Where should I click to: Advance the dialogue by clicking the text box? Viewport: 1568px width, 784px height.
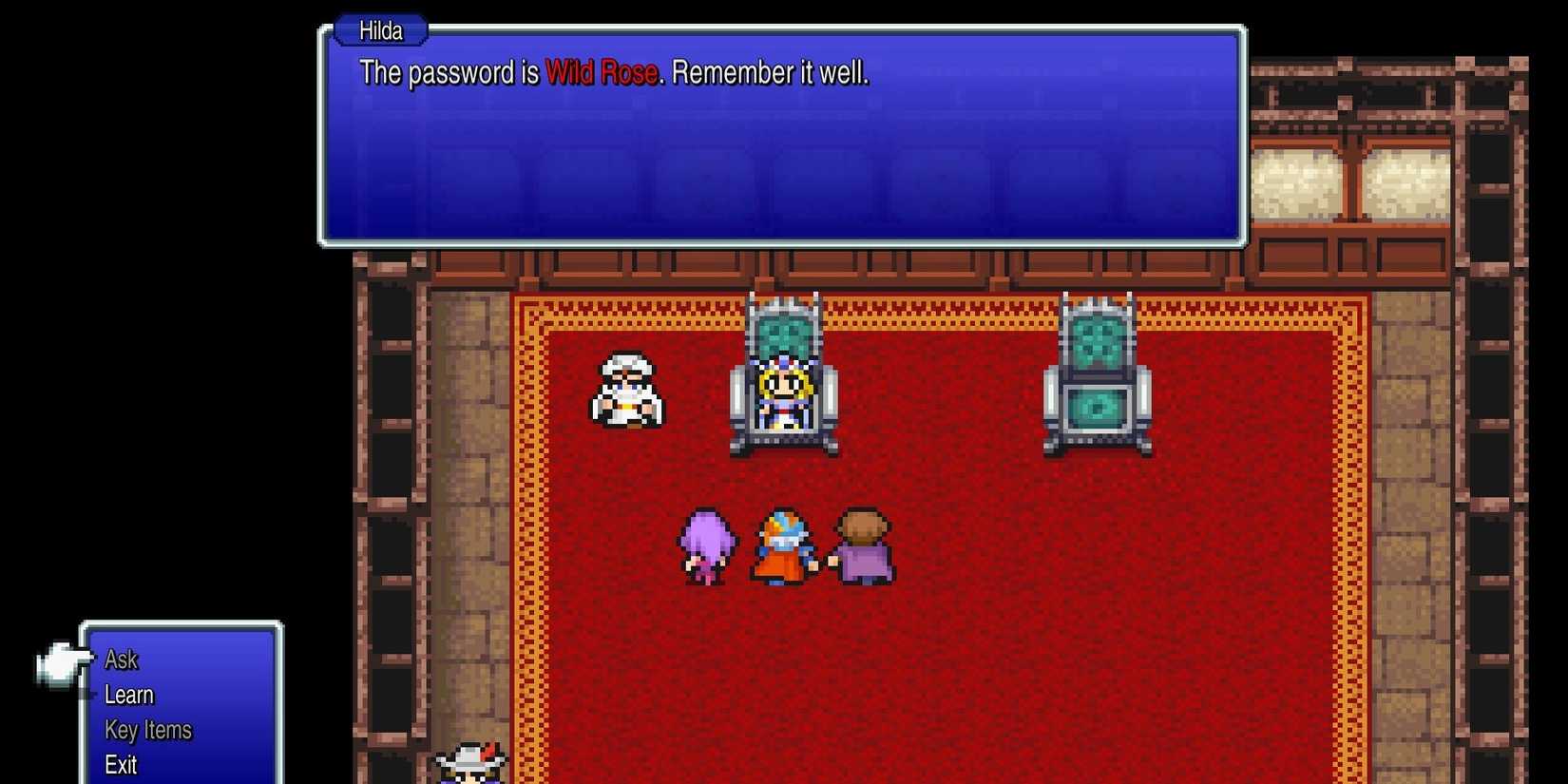coord(779,143)
